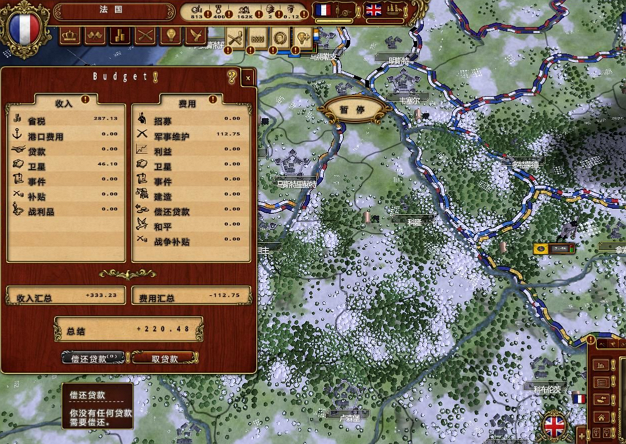
Task: Click the British flag shield emblem
Action: pyautogui.click(x=553, y=427)
